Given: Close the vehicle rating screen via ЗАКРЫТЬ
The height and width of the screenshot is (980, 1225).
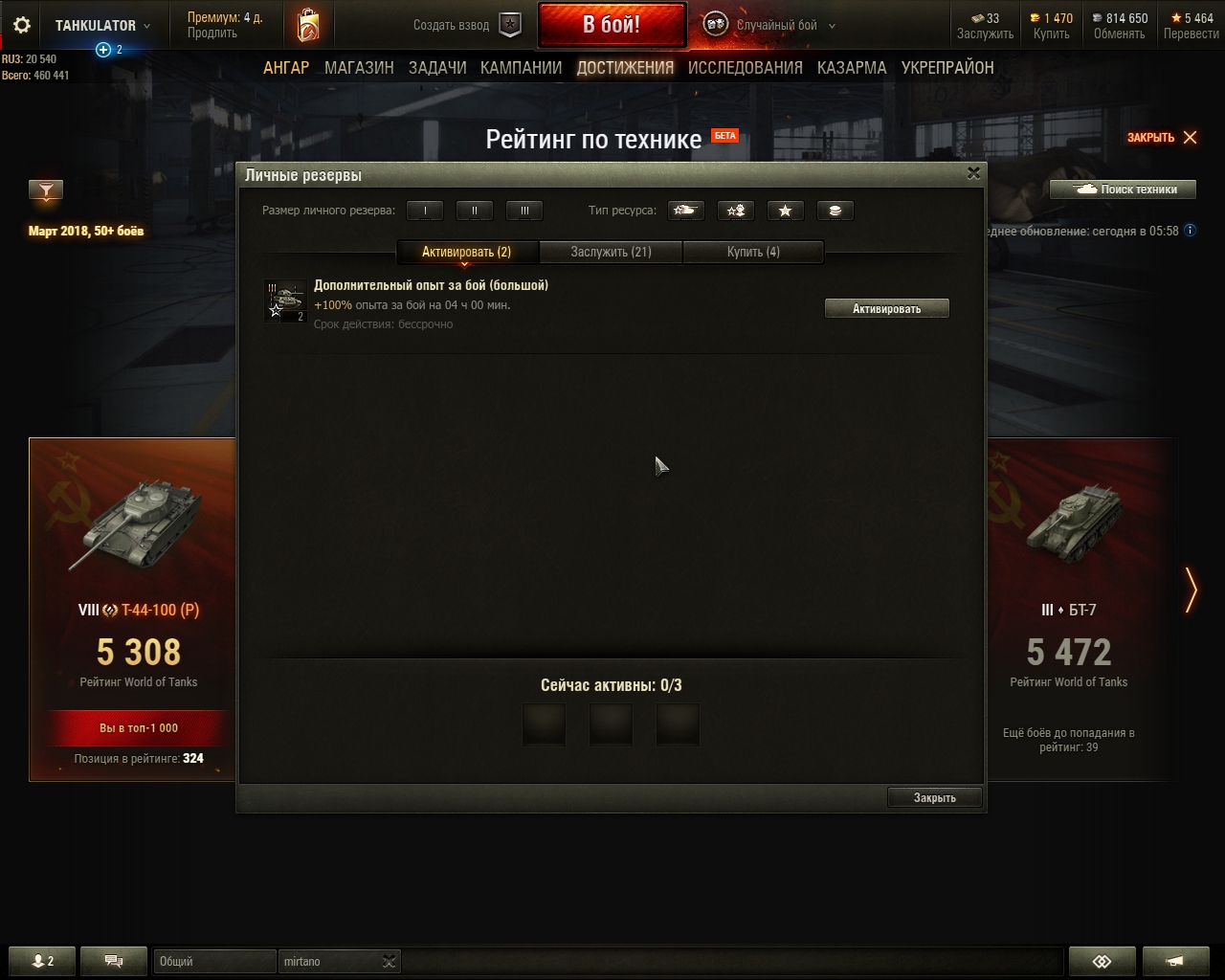Looking at the screenshot, I should [1162, 138].
